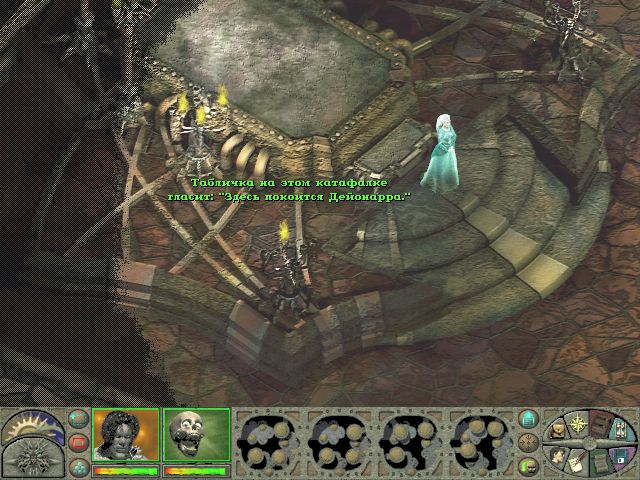Open the journal with quill icon

coord(577,462)
